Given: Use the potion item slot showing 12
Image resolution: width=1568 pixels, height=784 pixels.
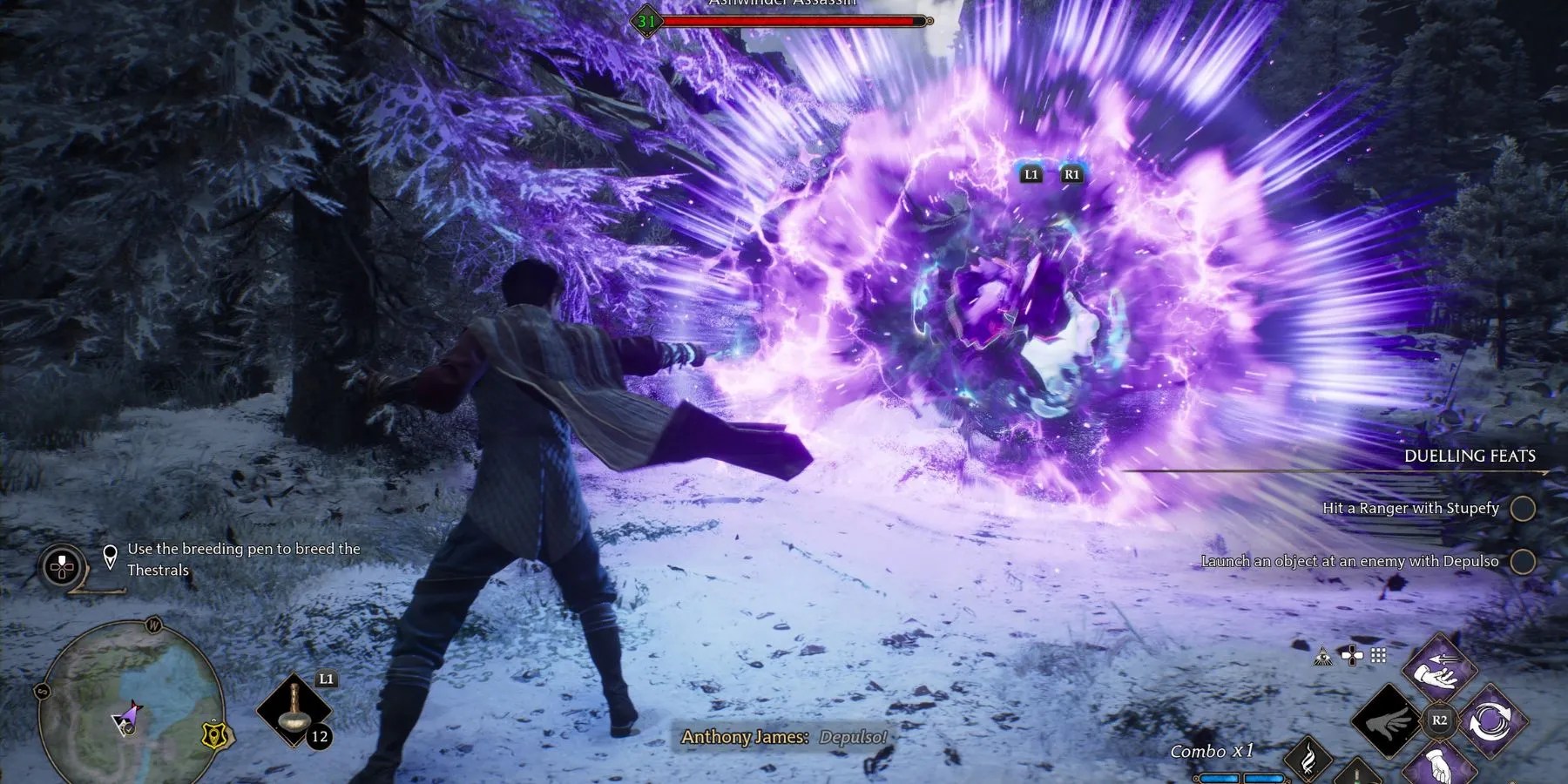Looking at the screenshot, I should [x=296, y=711].
